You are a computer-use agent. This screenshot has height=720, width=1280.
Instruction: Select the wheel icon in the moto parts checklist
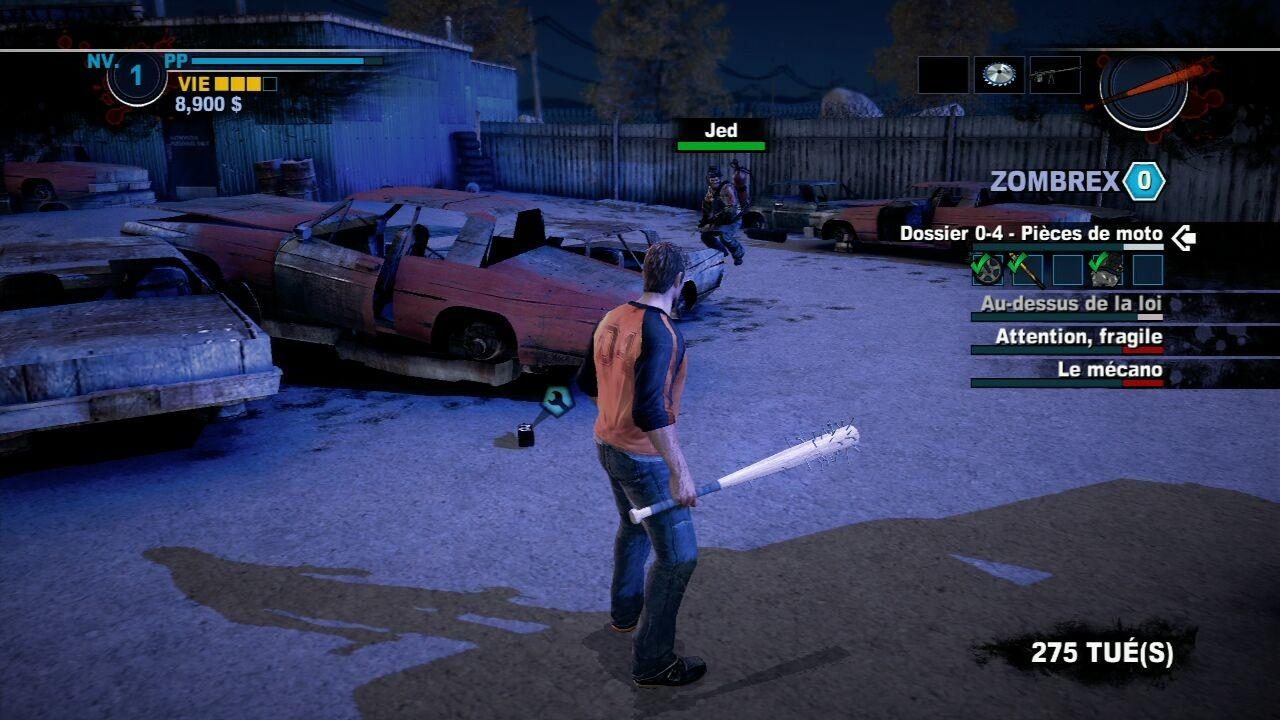988,270
